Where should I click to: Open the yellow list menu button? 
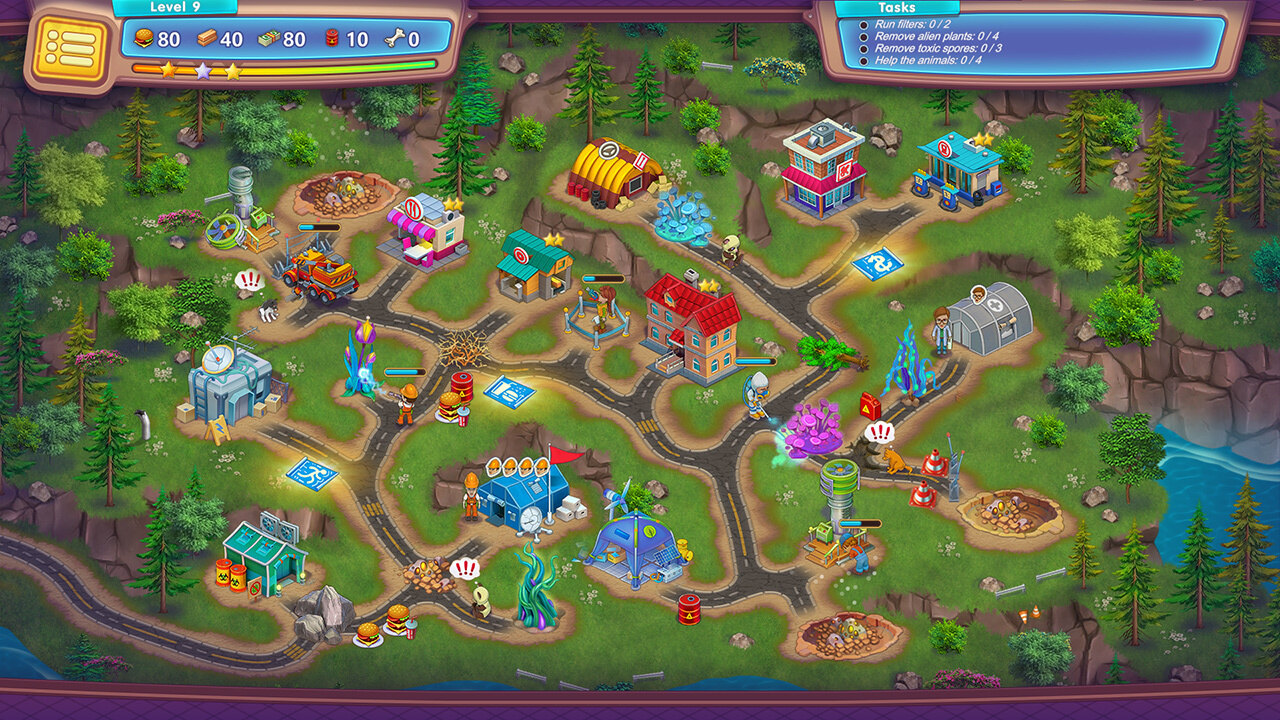coord(69,49)
